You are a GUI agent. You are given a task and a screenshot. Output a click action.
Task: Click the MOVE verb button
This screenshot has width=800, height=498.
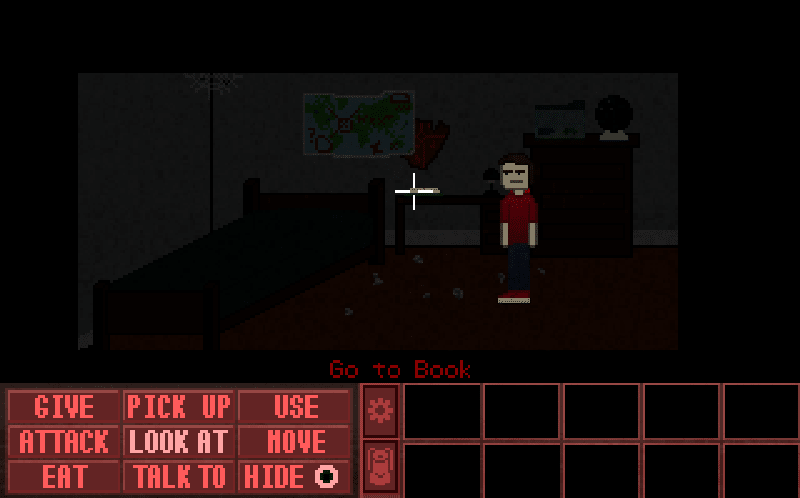click(x=295, y=441)
